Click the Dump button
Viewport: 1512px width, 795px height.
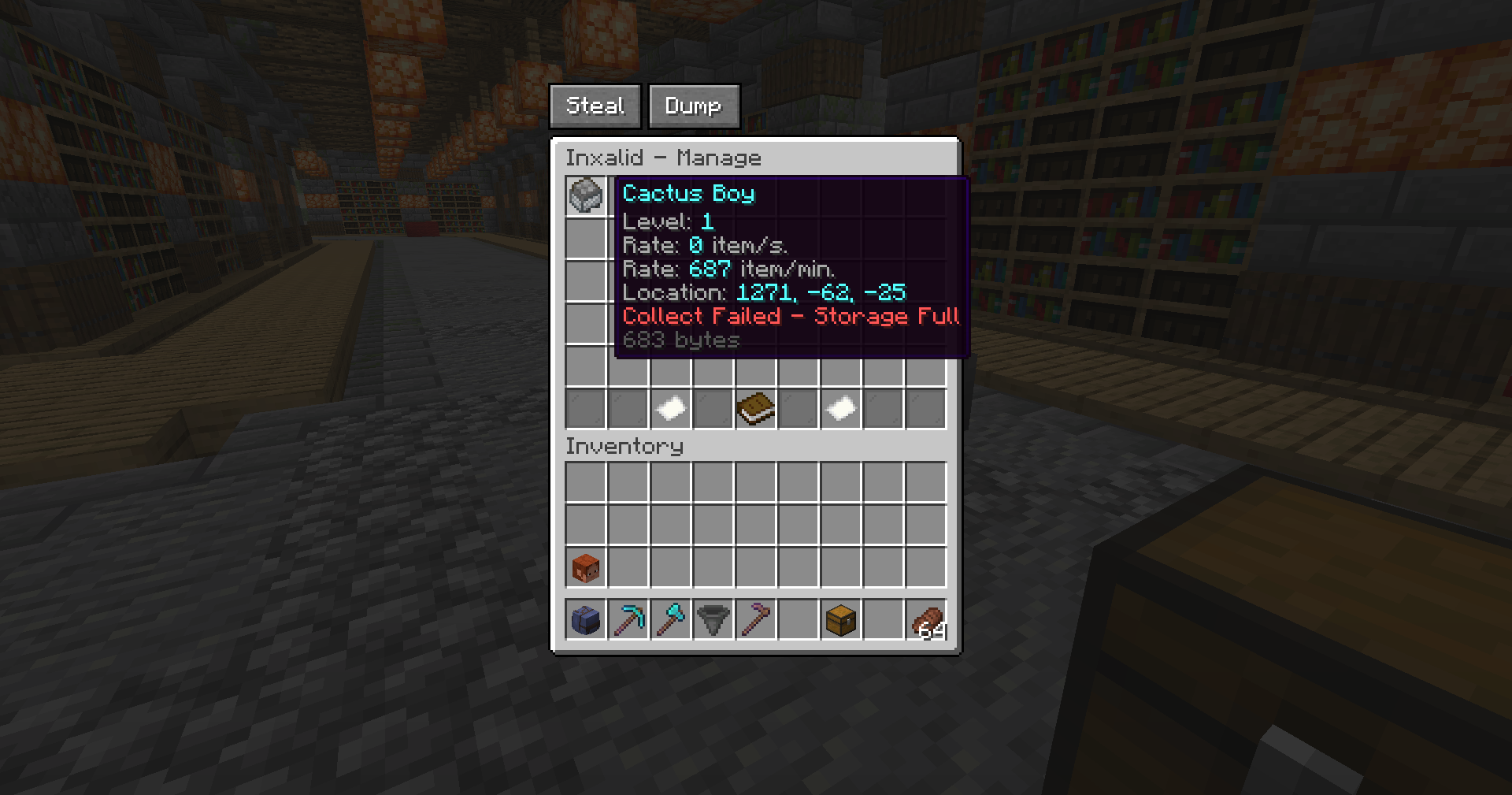coord(693,106)
